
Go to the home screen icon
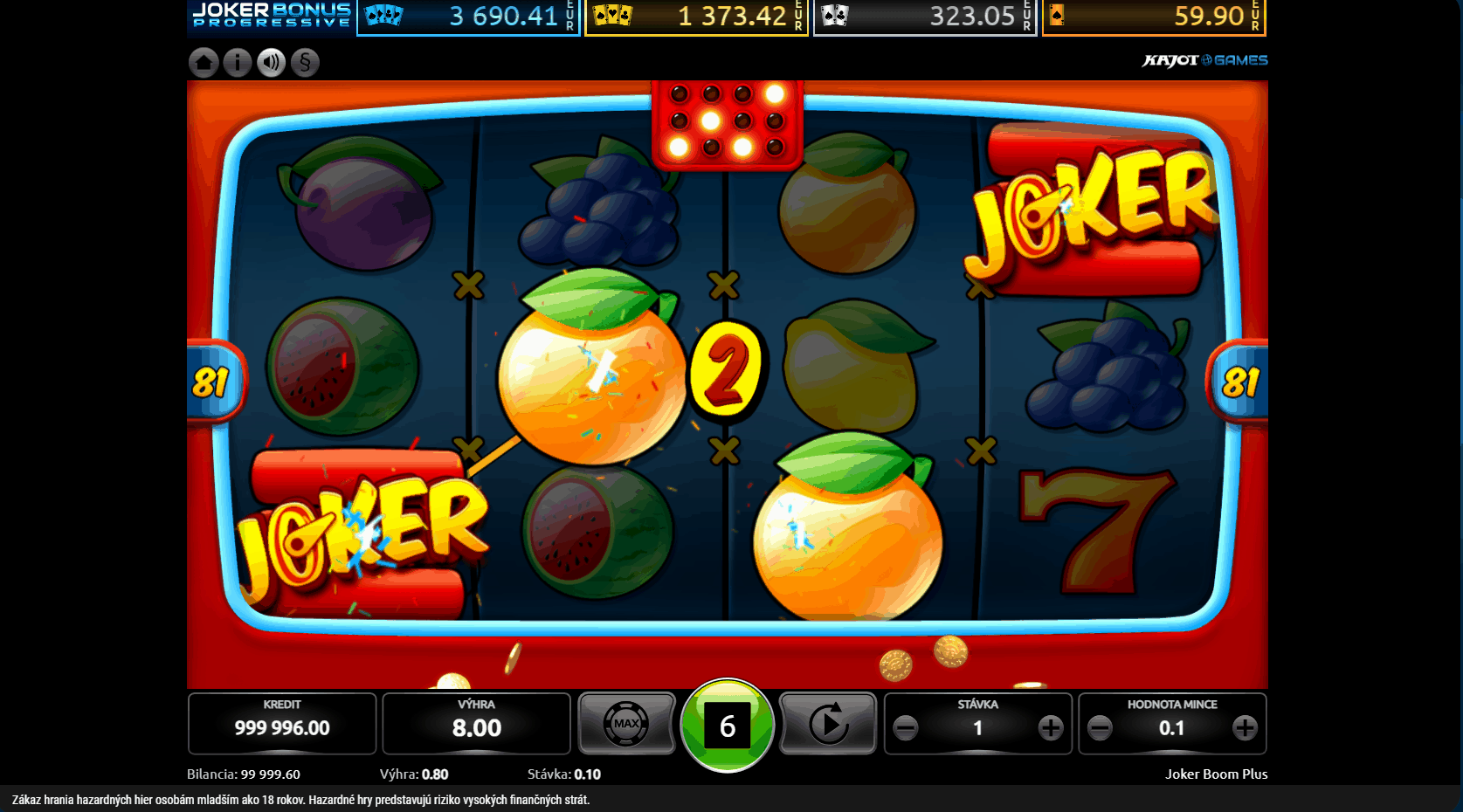point(204,62)
